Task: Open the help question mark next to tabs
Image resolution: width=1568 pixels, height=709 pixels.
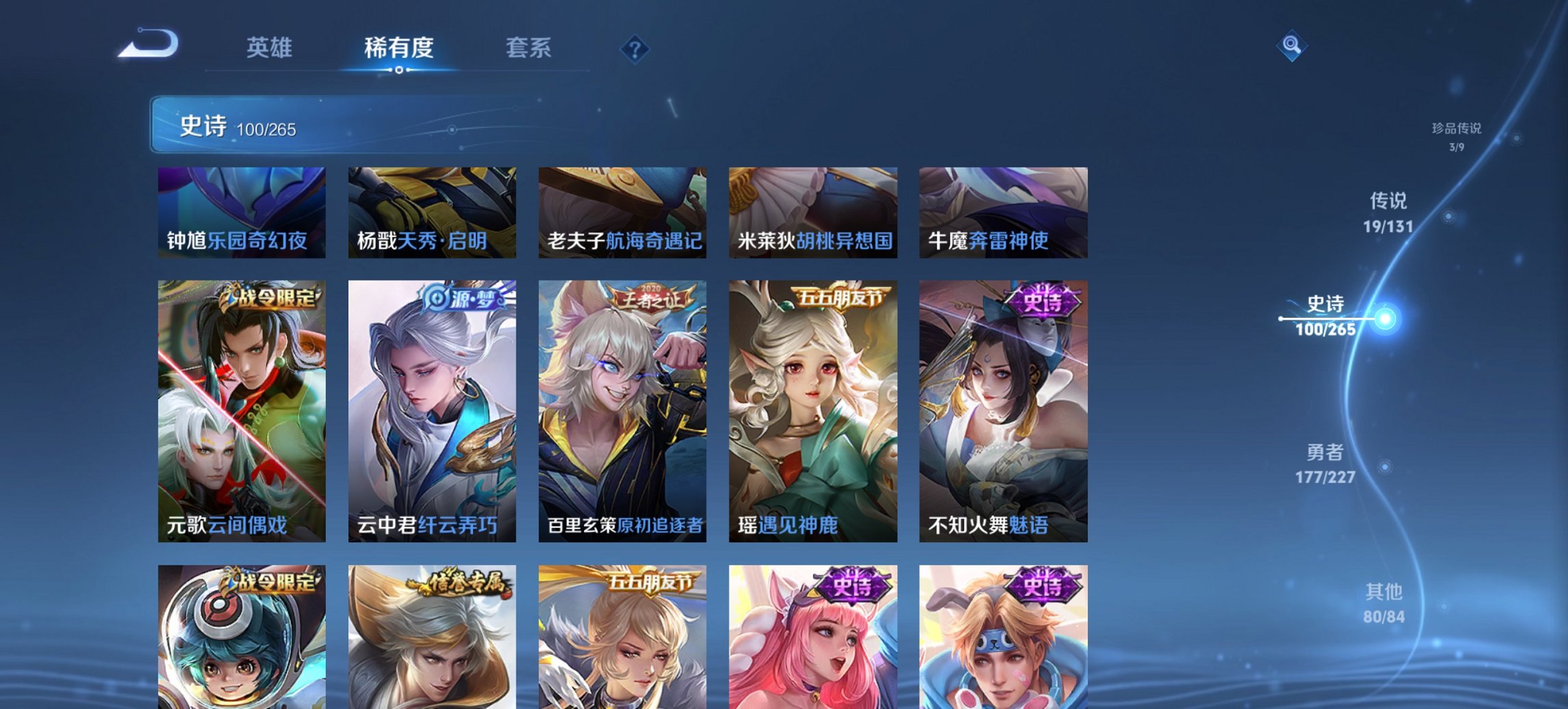Action: tap(635, 48)
